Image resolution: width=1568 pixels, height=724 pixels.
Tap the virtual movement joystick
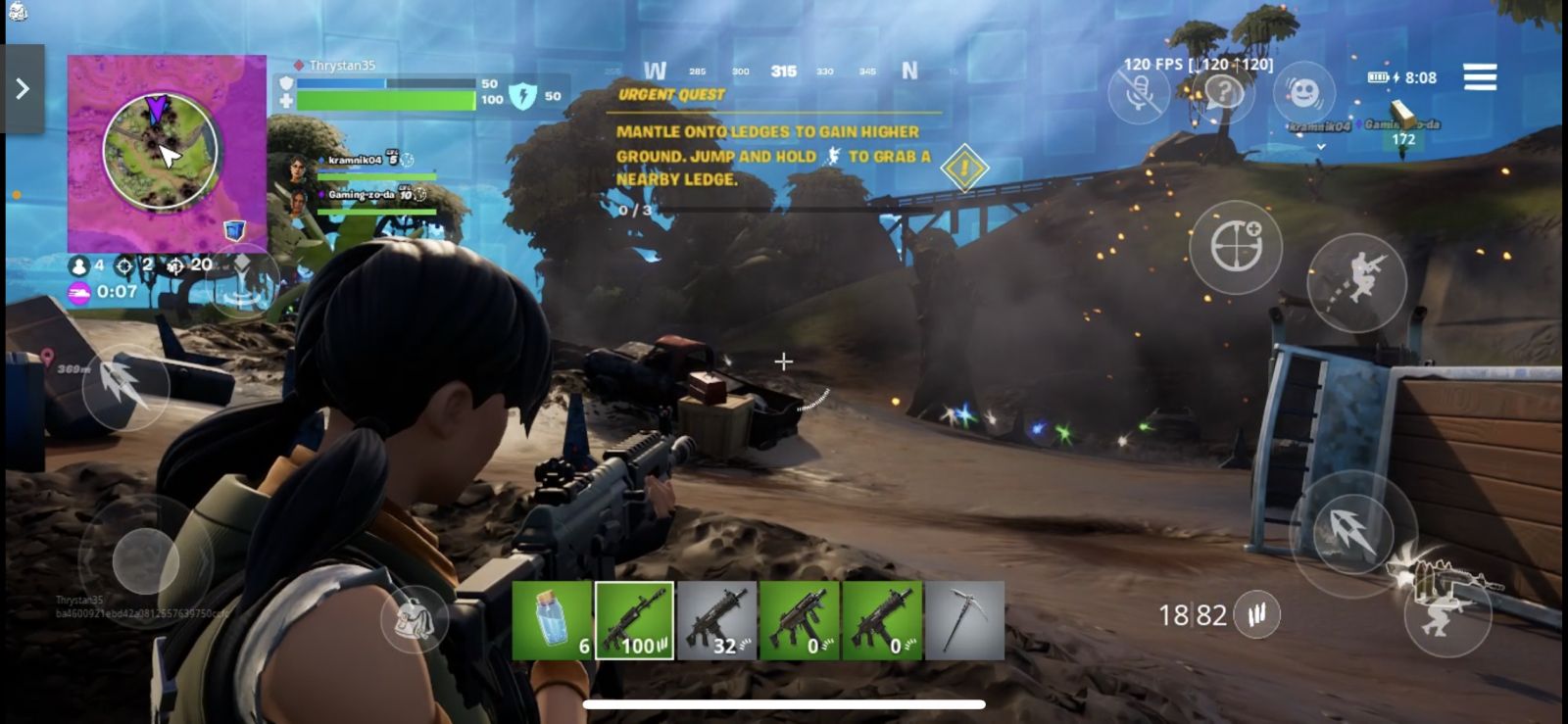(145, 560)
